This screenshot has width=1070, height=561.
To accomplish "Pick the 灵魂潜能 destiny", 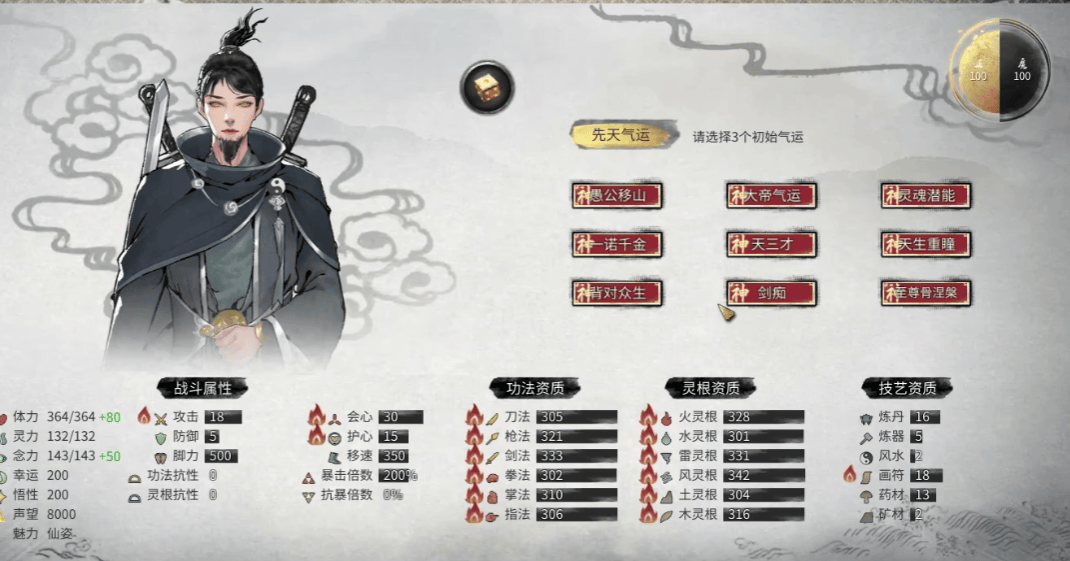I will pyautogui.click(x=926, y=195).
